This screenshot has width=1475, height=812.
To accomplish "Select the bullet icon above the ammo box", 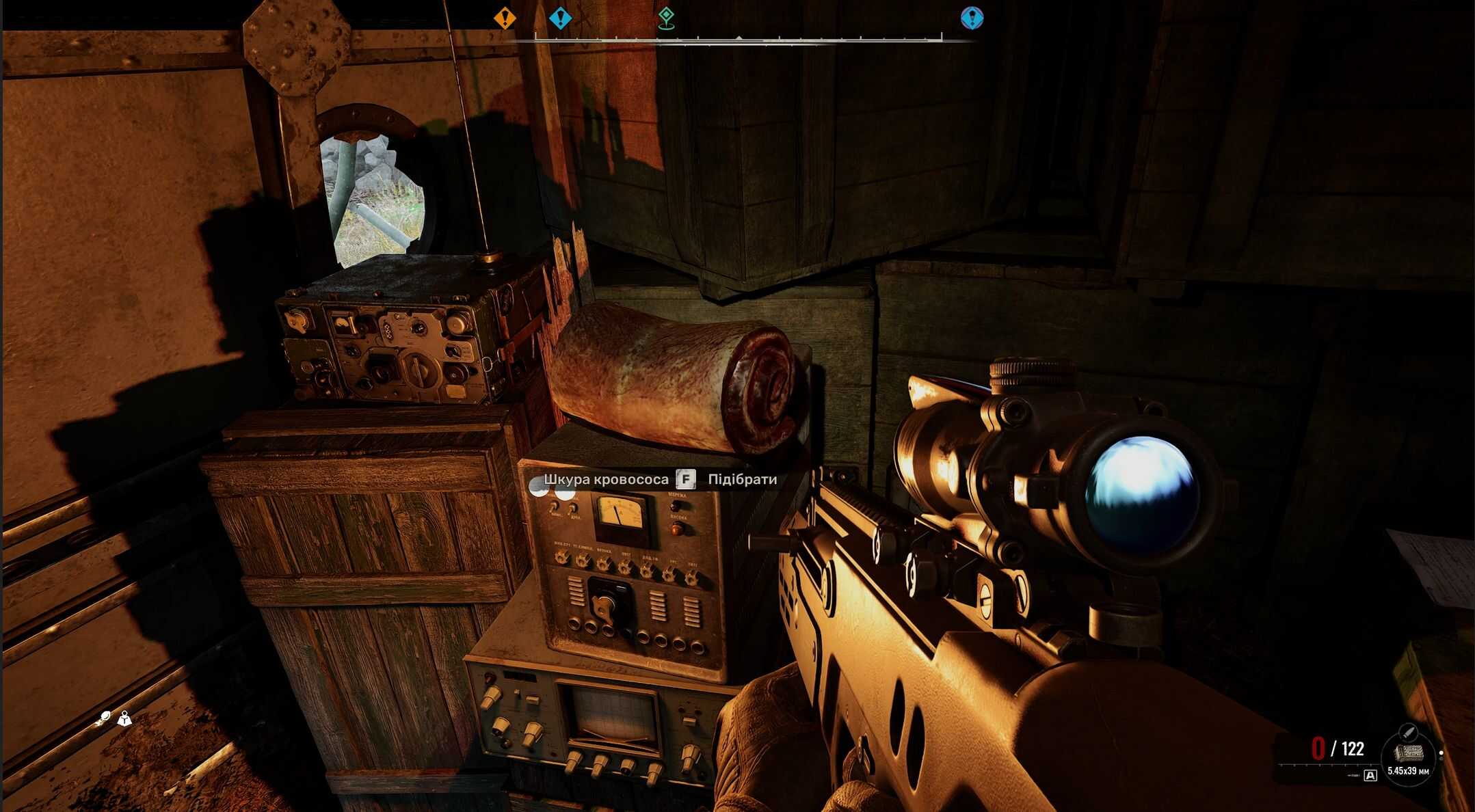I will [x=1407, y=732].
